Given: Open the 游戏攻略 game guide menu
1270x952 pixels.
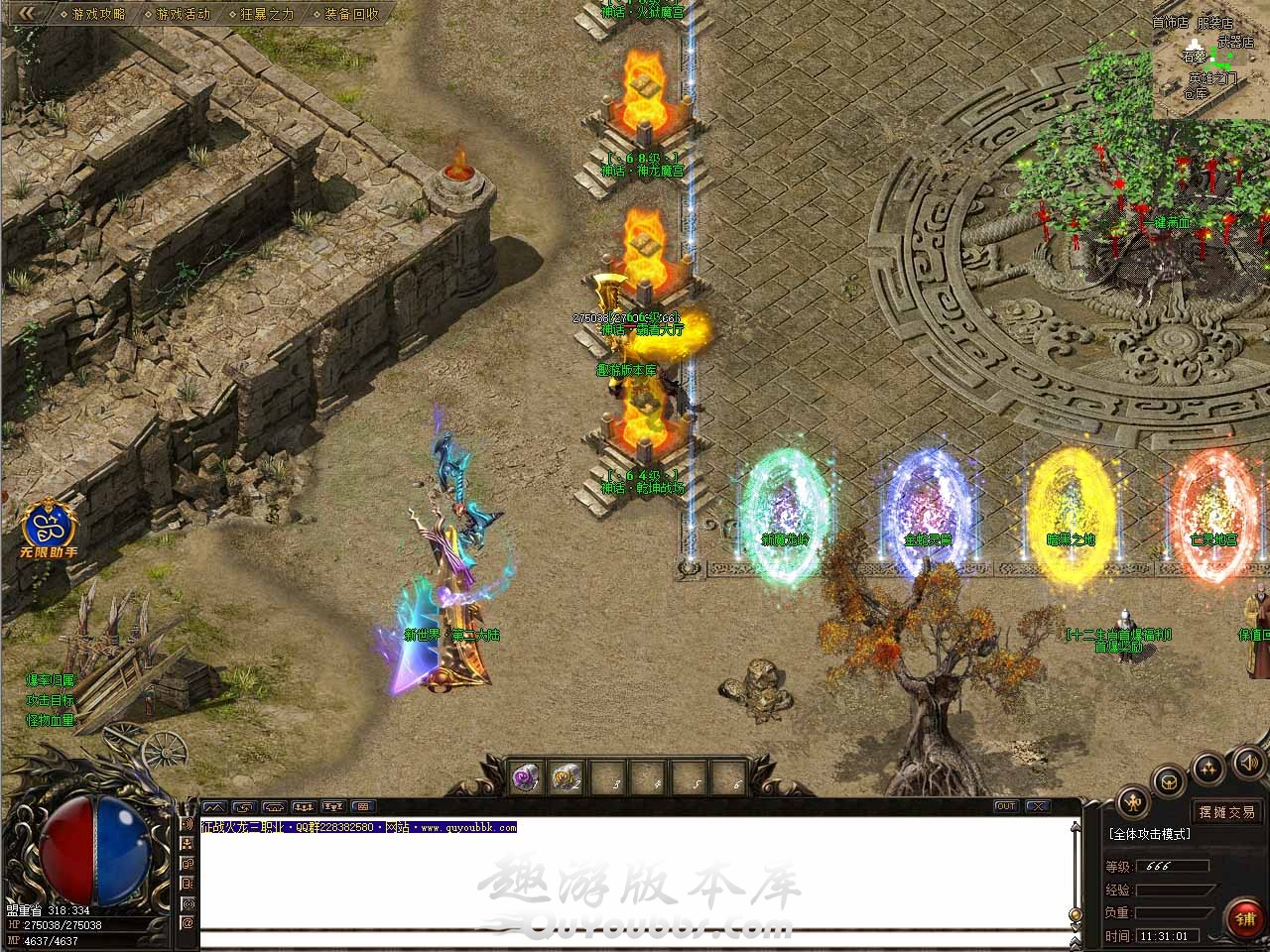Looking at the screenshot, I should (98, 14).
